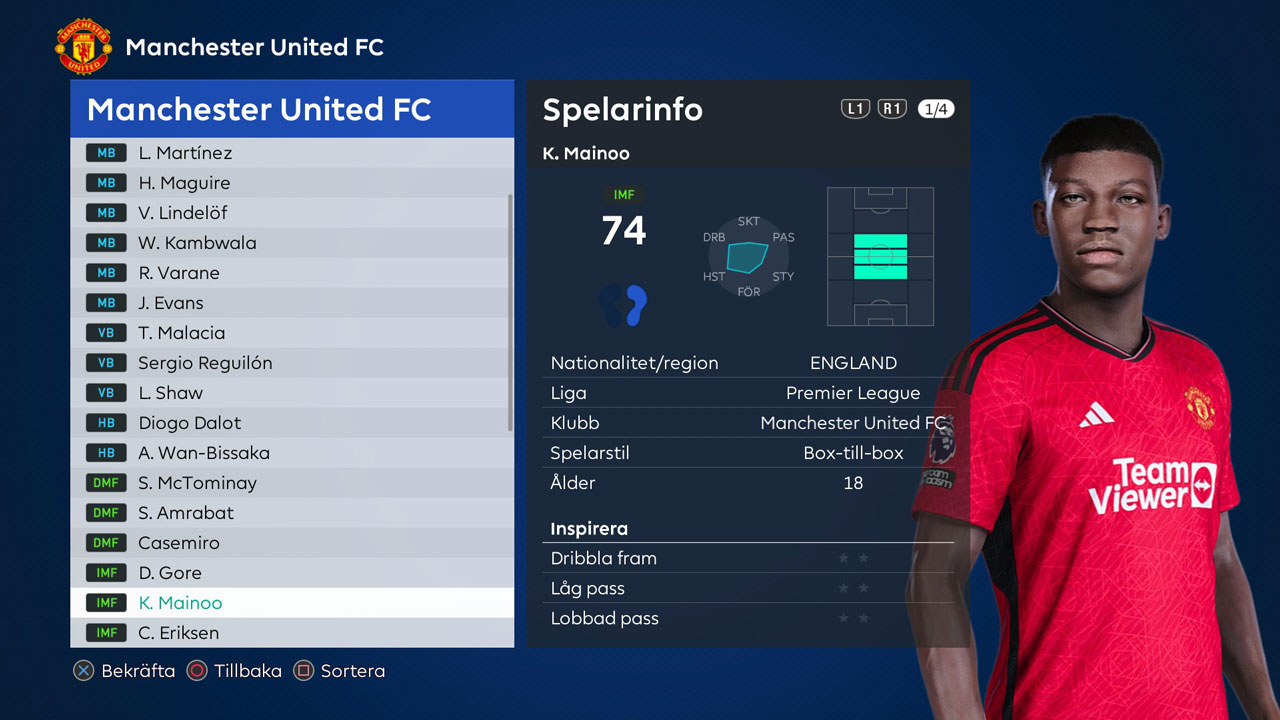Select the highlighted K. Mainoo row
The width and height of the screenshot is (1280, 720).
coord(290,603)
